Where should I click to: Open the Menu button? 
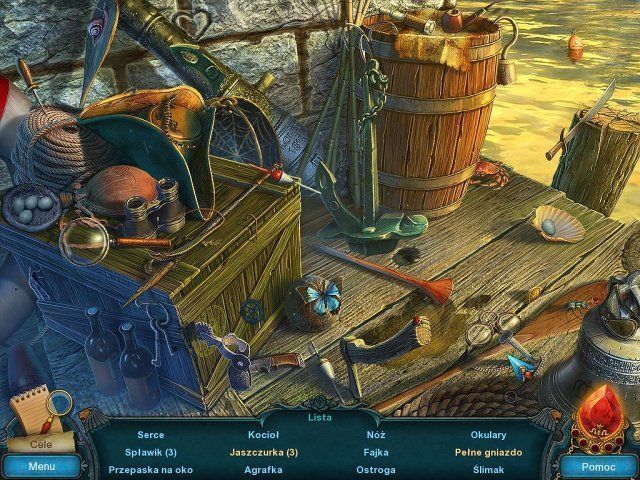[x=41, y=466]
